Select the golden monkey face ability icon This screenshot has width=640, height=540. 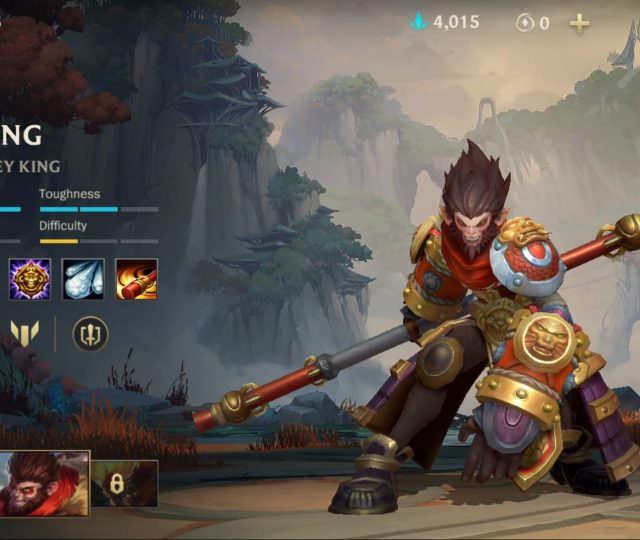click(x=31, y=279)
